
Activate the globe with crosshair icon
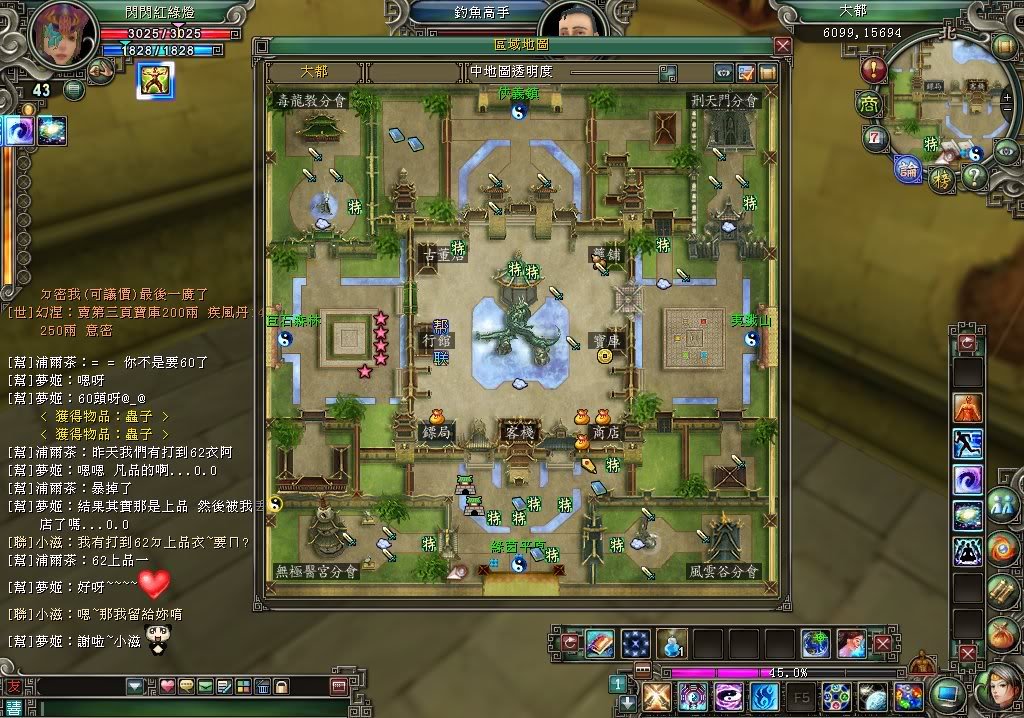pos(815,643)
